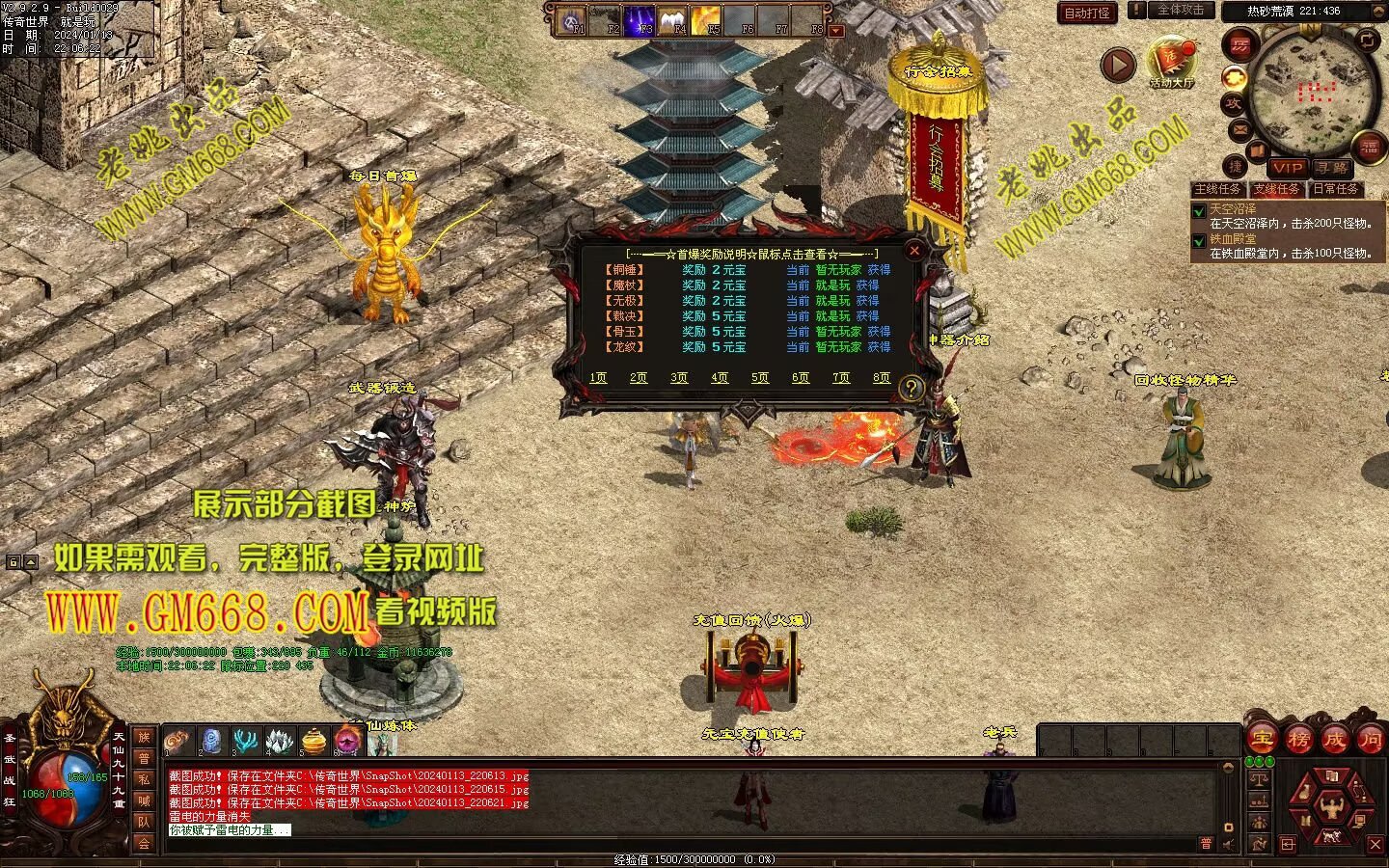
Task: Open page 8 of the reward list
Action: tap(881, 378)
